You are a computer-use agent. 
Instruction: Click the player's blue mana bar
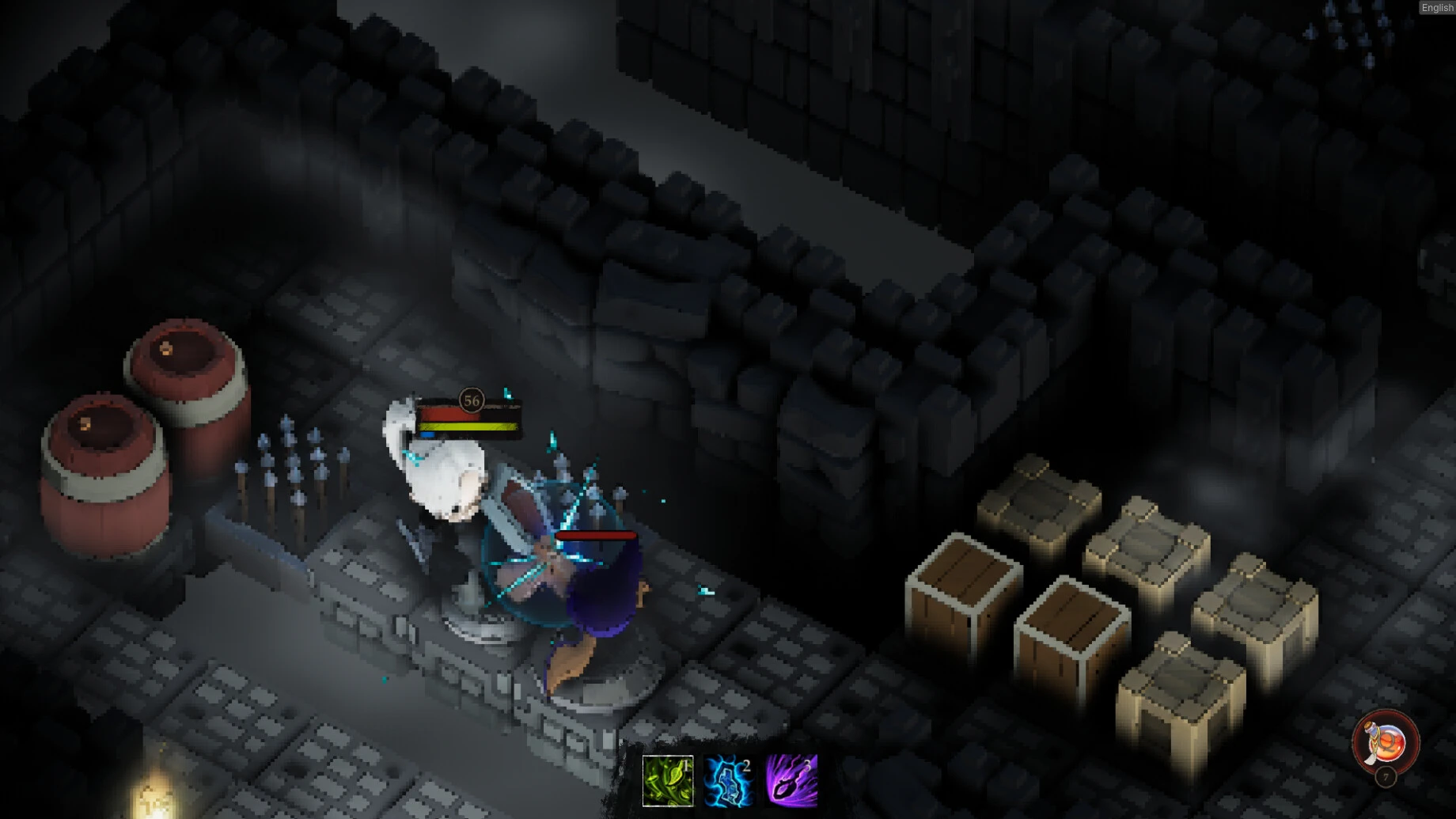[427, 434]
